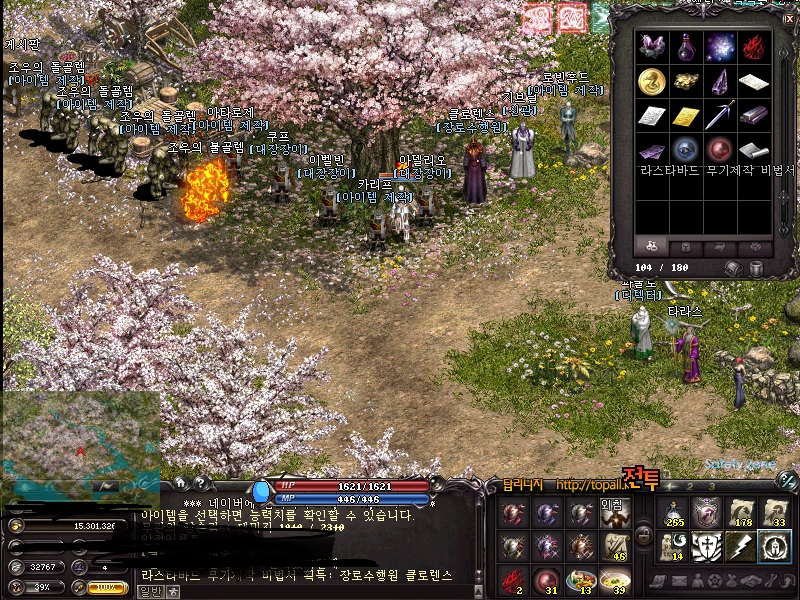Viewport: 800px width, 600px height.
Task: Click the inventory trash can button
Action: pos(756,268)
